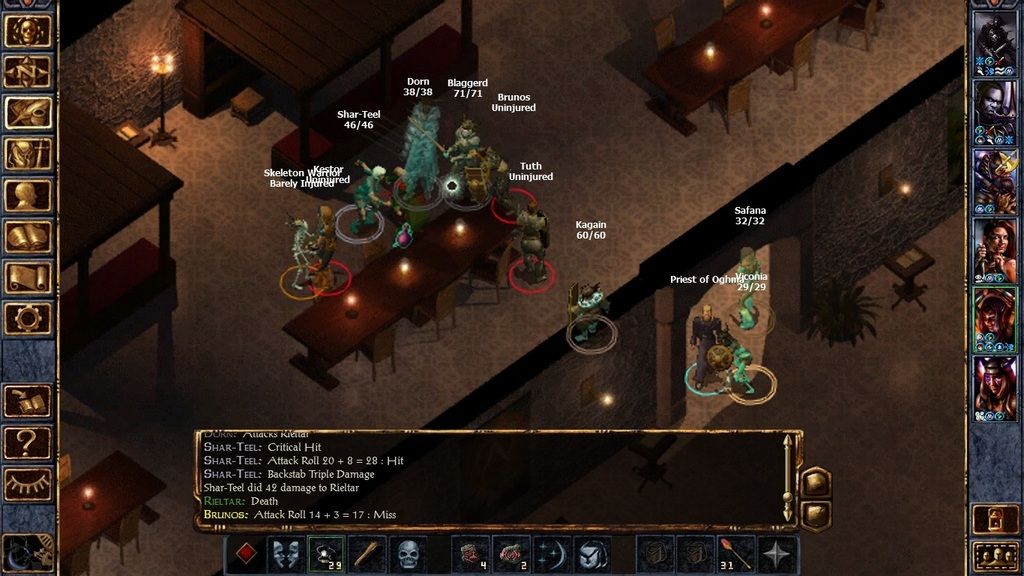Select the sling bullets slot showing 29

point(326,554)
